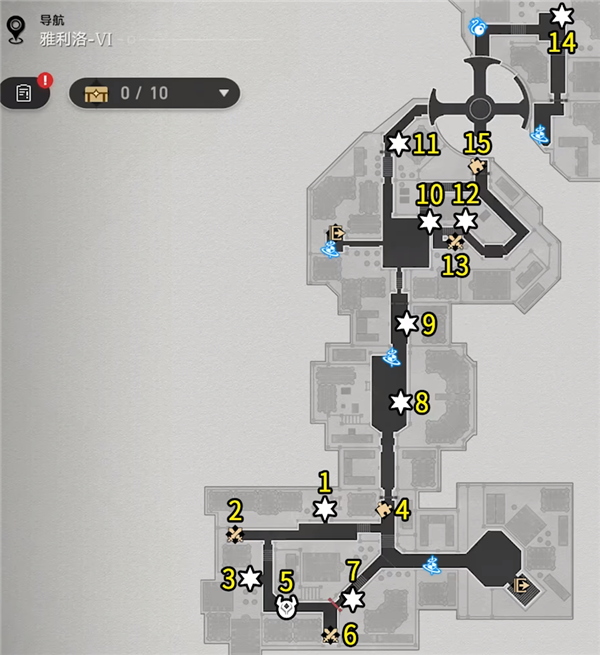Image resolution: width=600 pixels, height=655 pixels.
Task: Click the crossed marker labeled 6
Action: coord(331,634)
